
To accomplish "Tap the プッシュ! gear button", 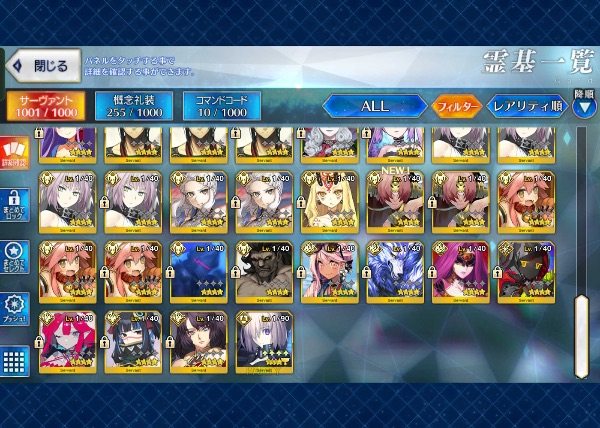I will (x=14, y=306).
